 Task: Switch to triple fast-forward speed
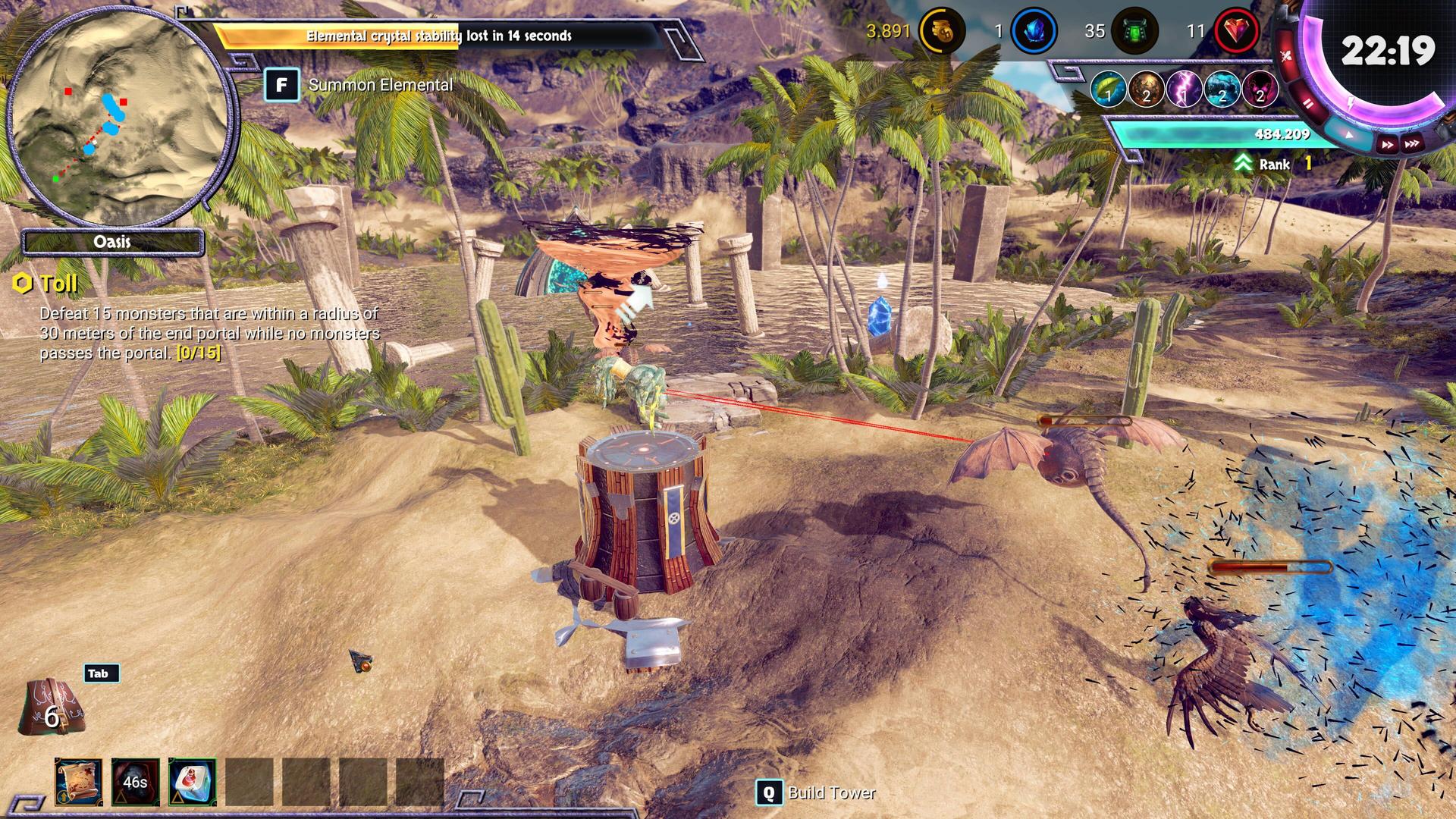coord(1412,143)
